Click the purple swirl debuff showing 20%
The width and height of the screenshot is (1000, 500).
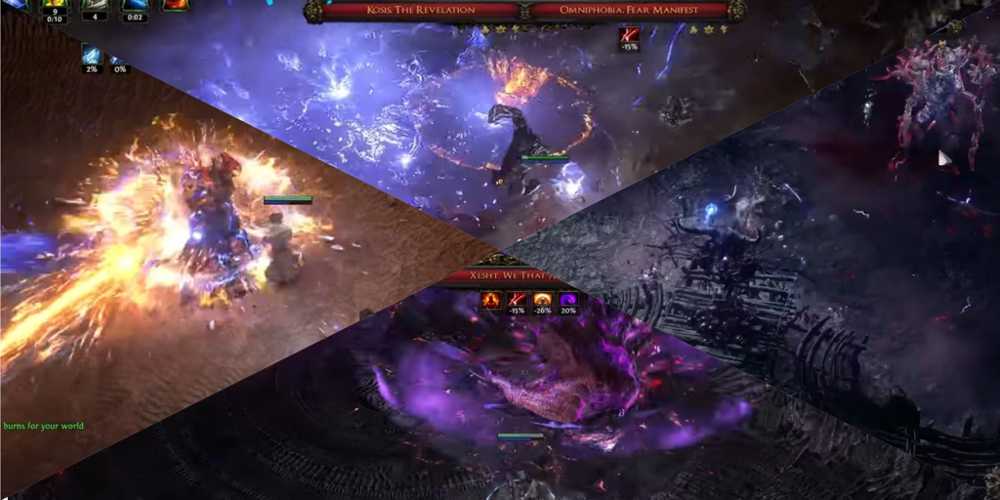point(568,299)
